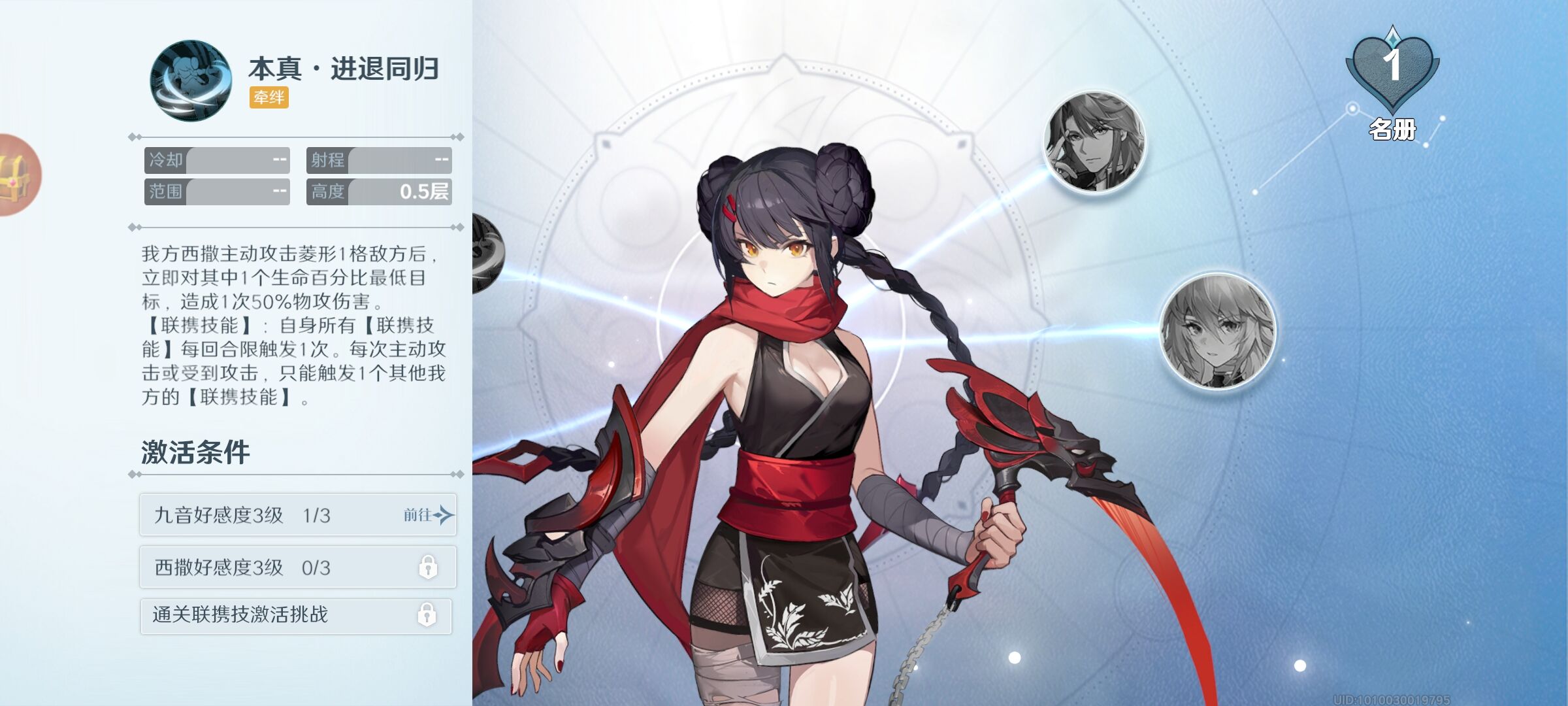Viewport: 1568px width, 706px height.
Task: Tap the 本真·进退同归 skill icon
Action: click(191, 81)
